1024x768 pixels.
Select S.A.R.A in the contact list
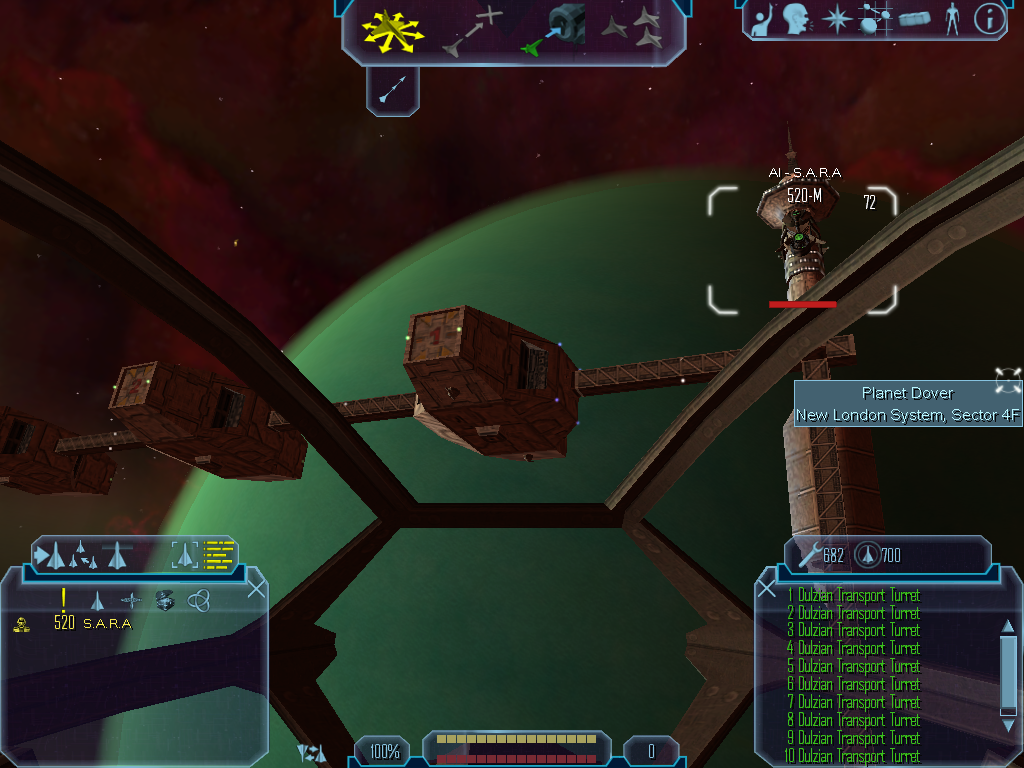pyautogui.click(x=107, y=624)
